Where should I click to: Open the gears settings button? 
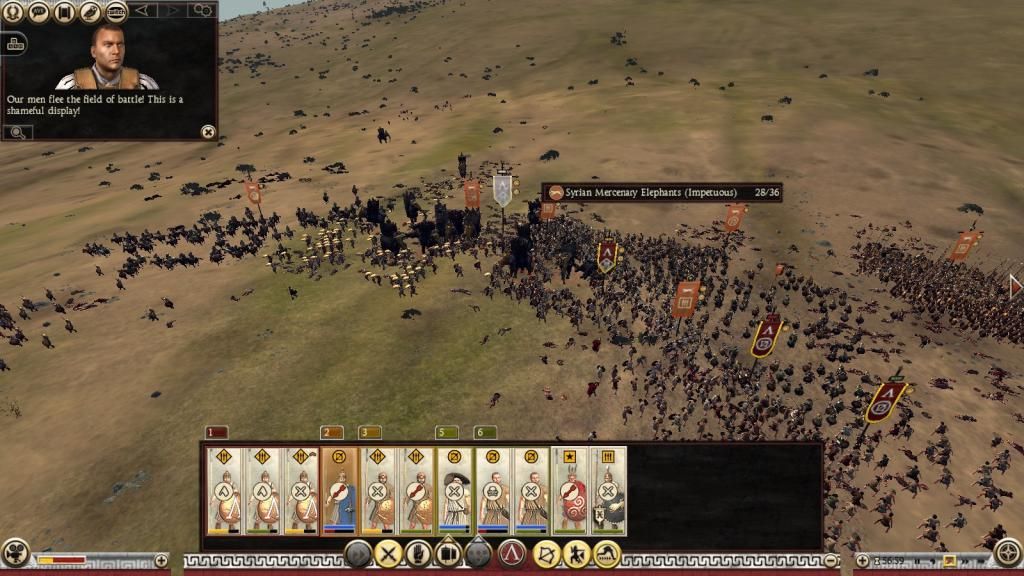203,10
